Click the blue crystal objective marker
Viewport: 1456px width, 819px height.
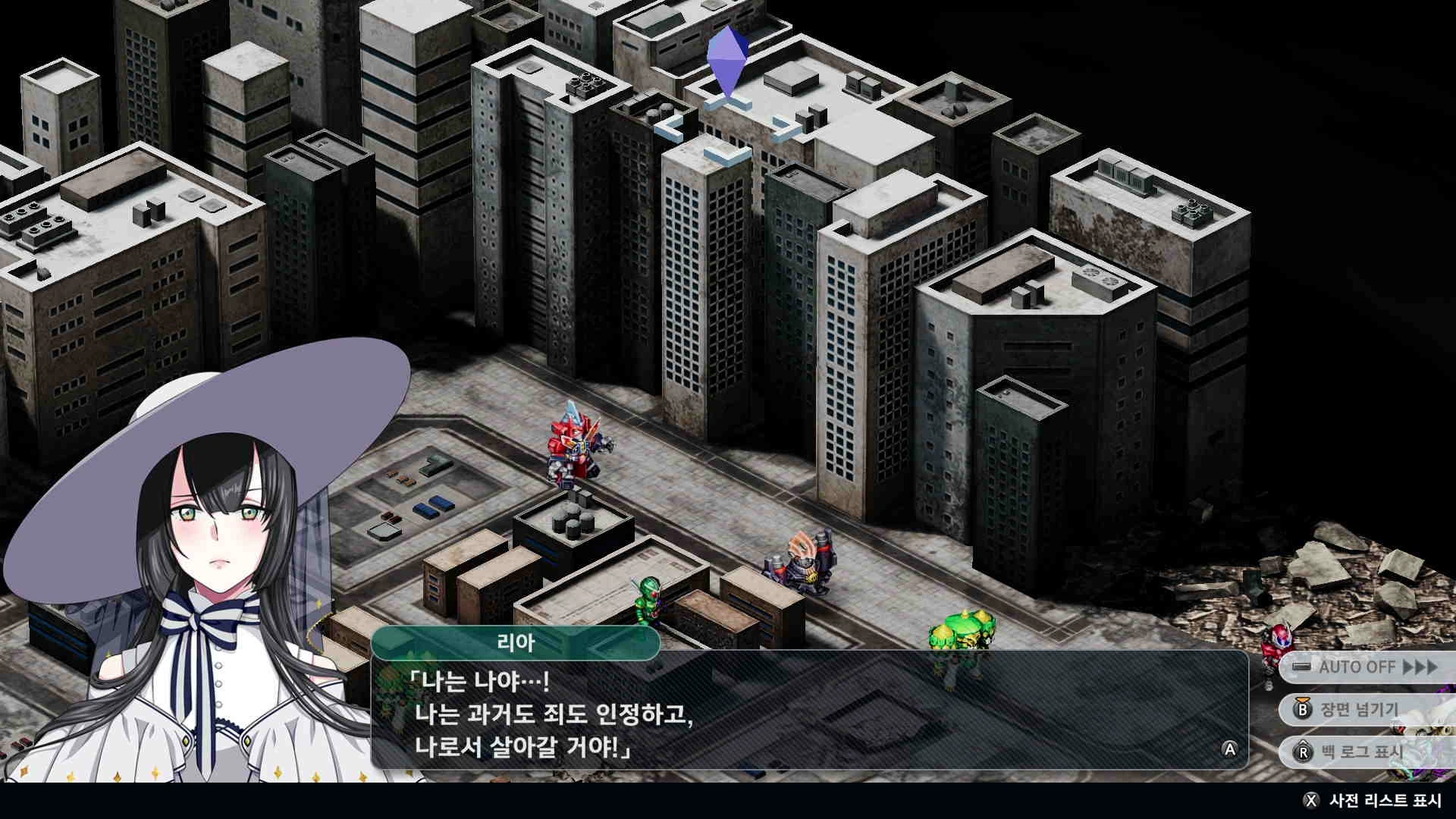726,59
